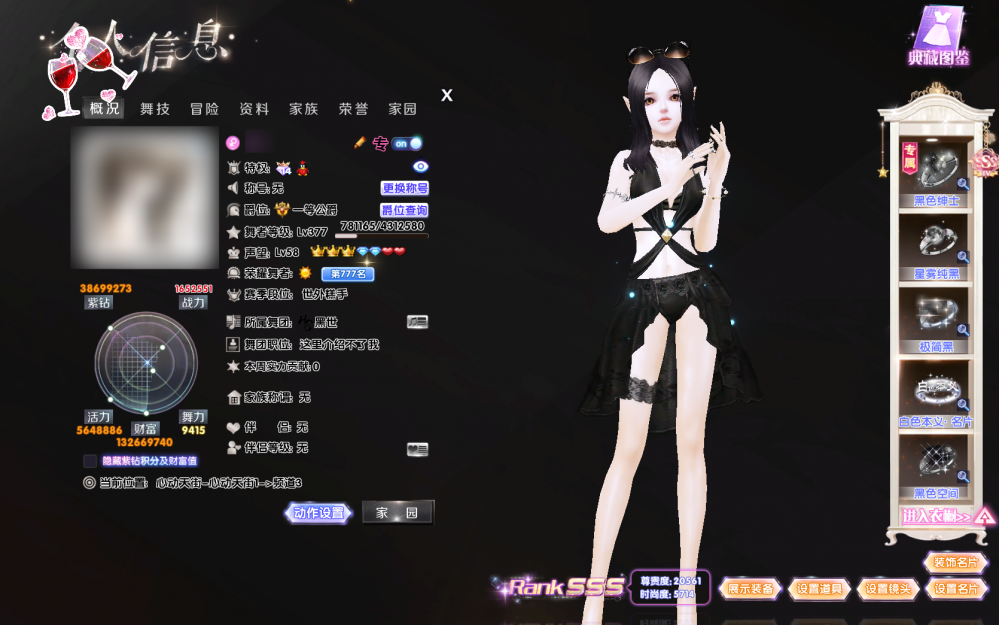Open 设置镜头 camera settings
The width and height of the screenshot is (999, 625).
(x=888, y=589)
